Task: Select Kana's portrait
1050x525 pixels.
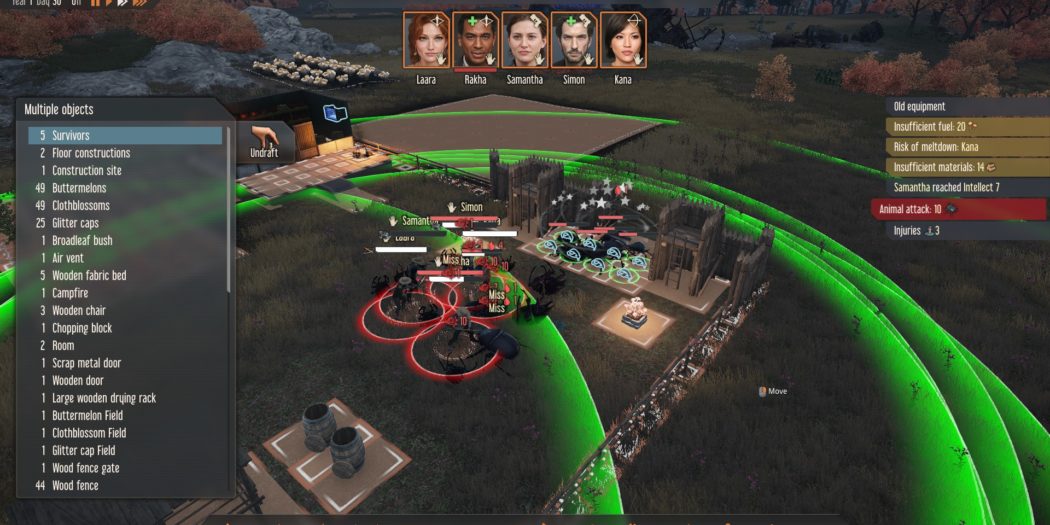Action: coord(622,40)
